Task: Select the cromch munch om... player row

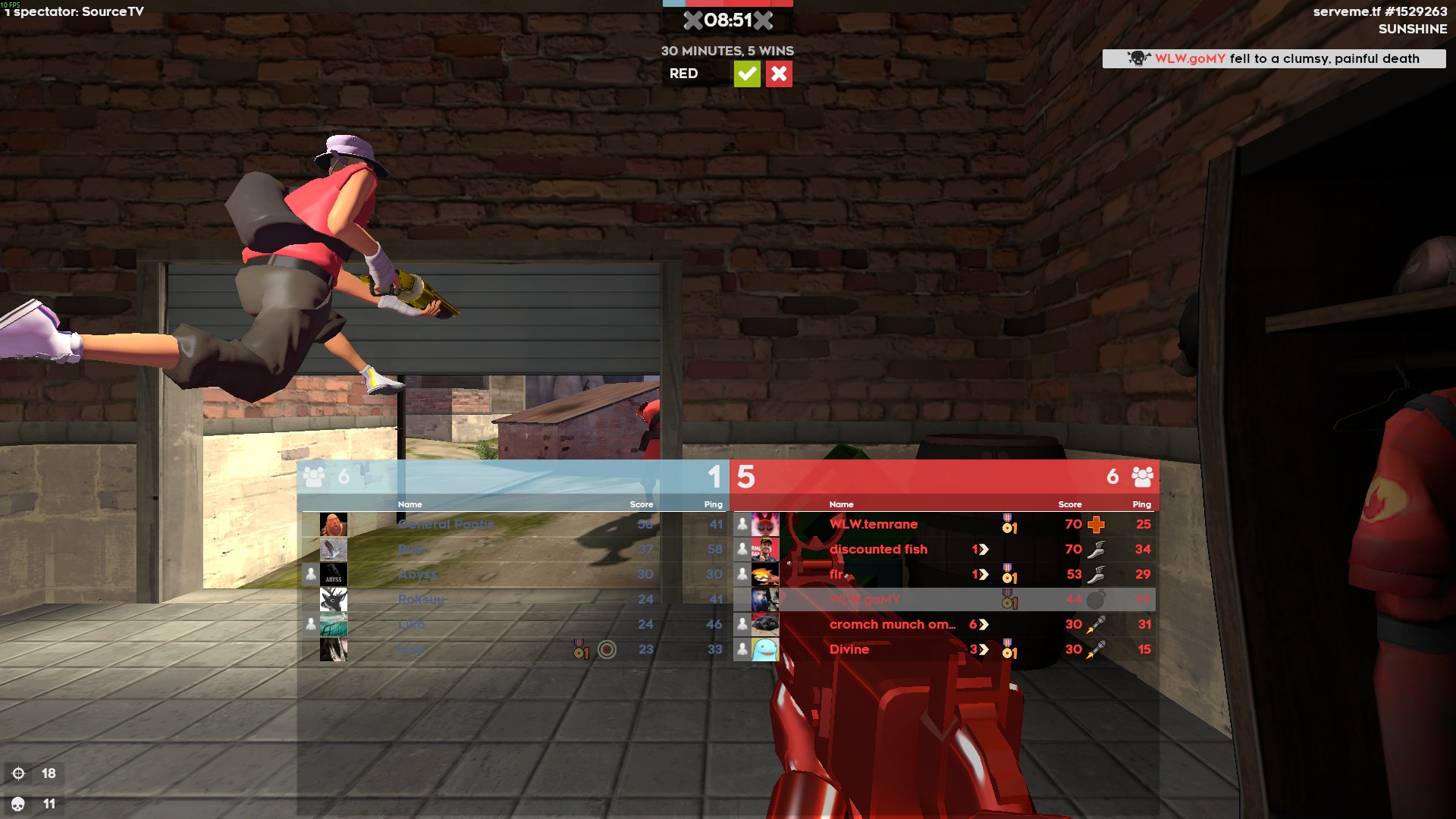Action: pos(892,624)
